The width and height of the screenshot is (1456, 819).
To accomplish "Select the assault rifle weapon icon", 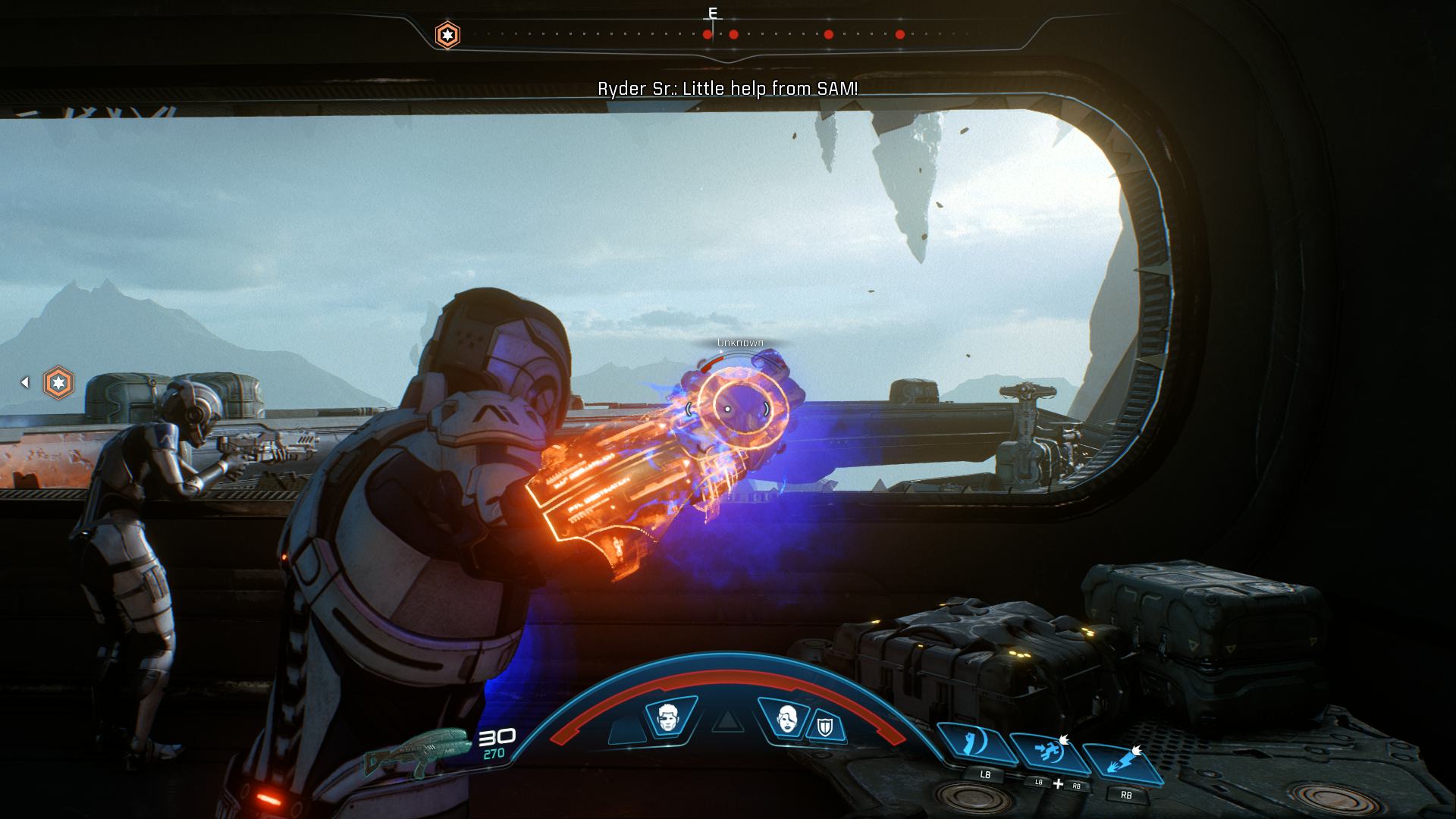I will [x=416, y=752].
